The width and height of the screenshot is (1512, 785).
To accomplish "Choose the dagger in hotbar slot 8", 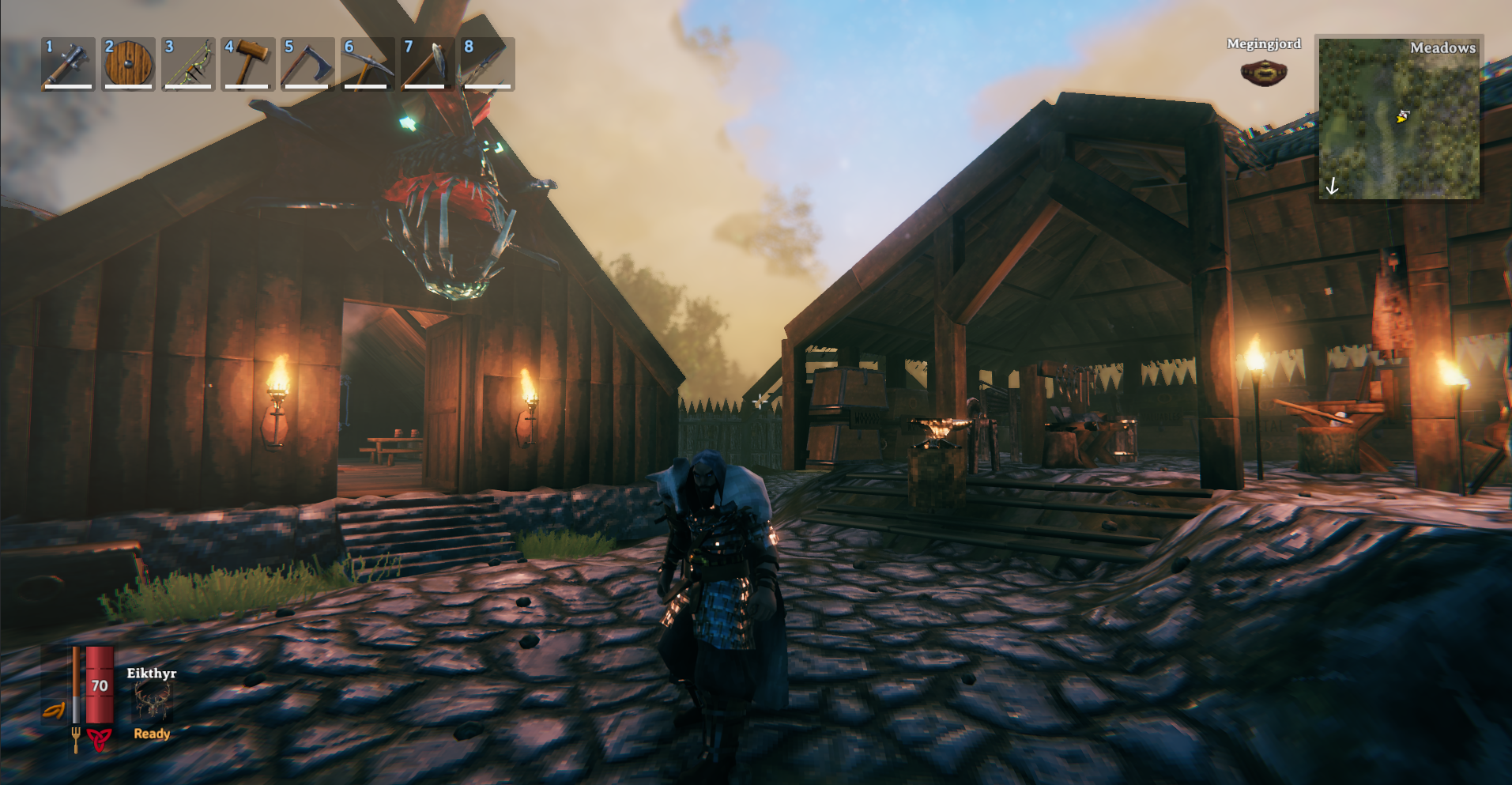I will [488, 64].
